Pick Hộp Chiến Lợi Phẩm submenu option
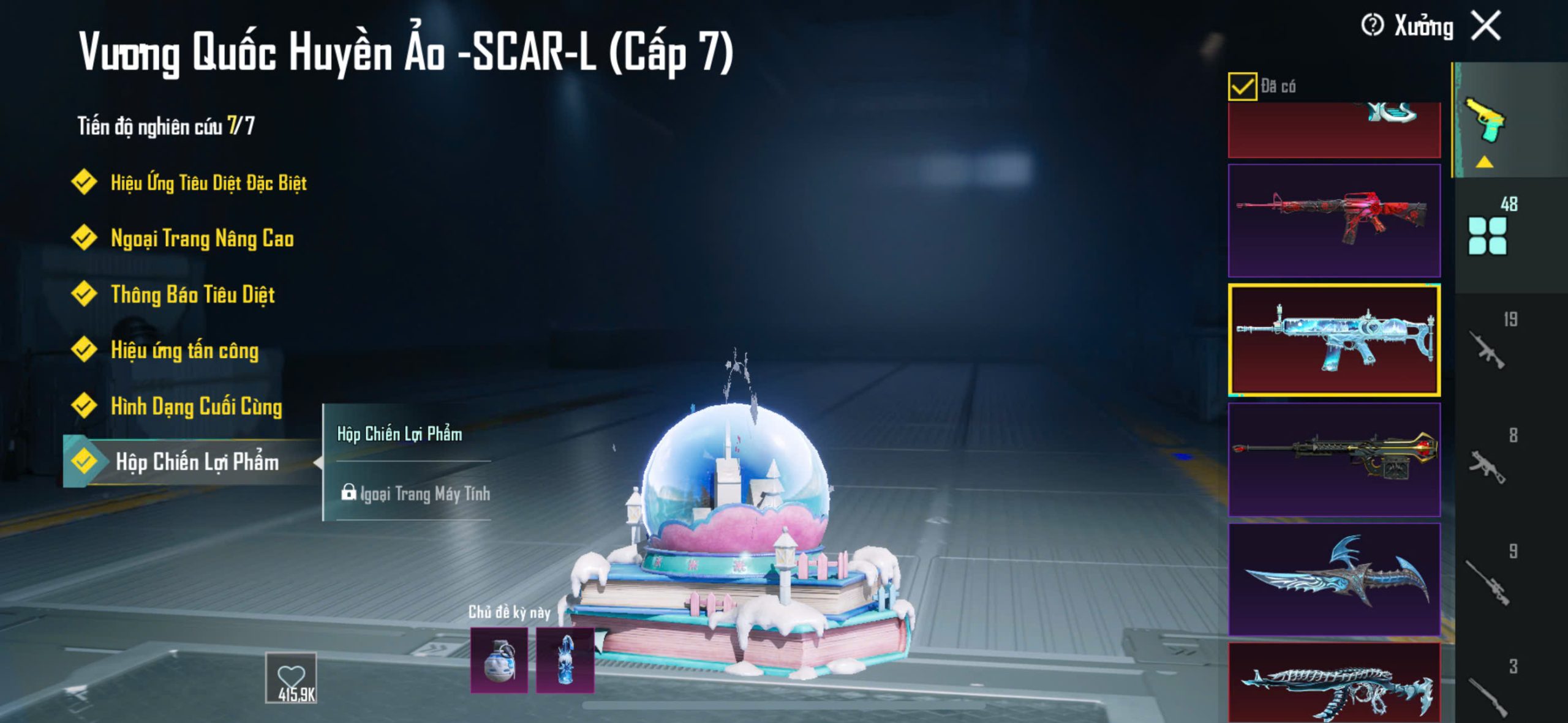This screenshot has height=723, width=1568. coord(399,434)
